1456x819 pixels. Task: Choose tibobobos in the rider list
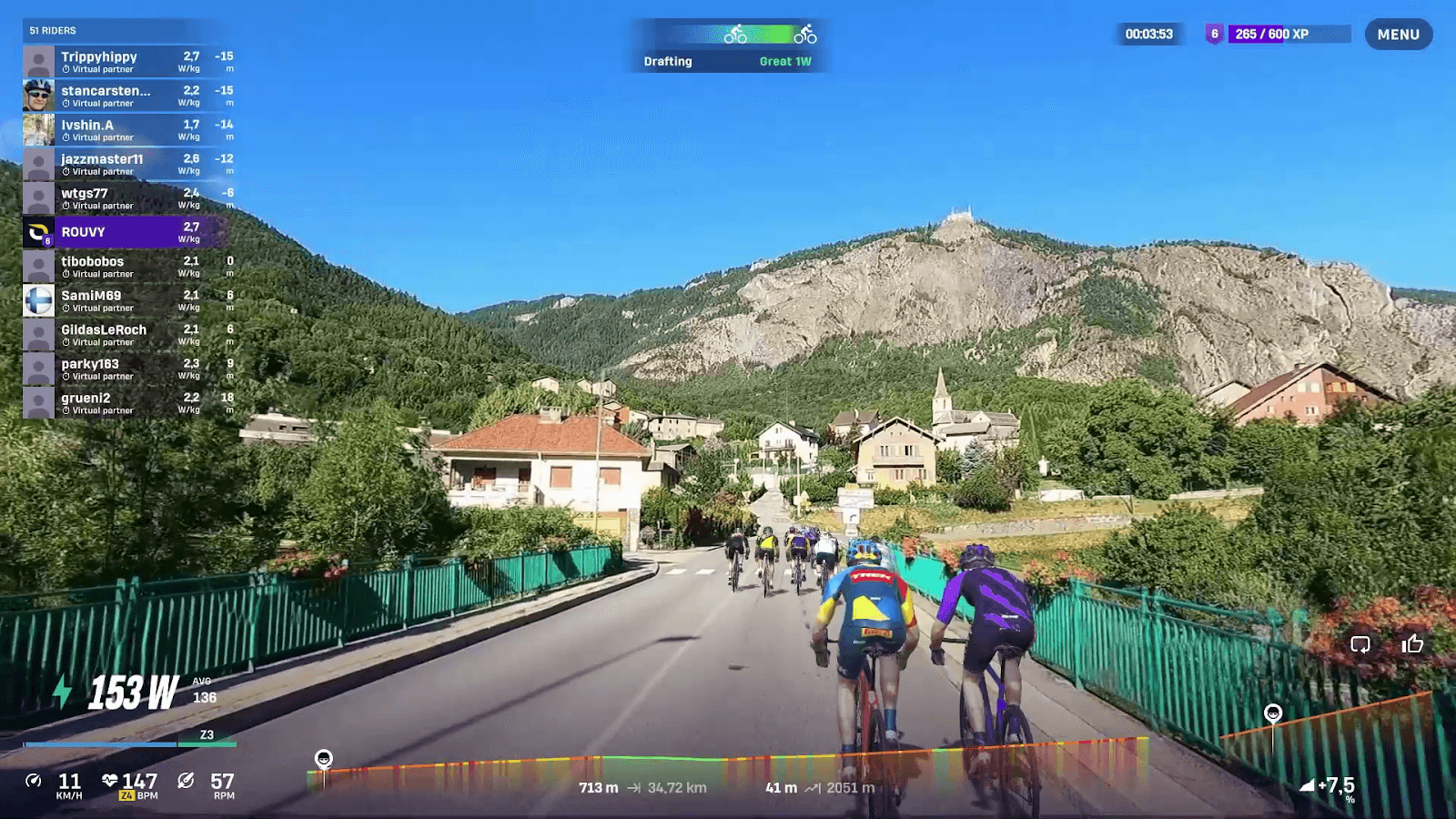127,267
